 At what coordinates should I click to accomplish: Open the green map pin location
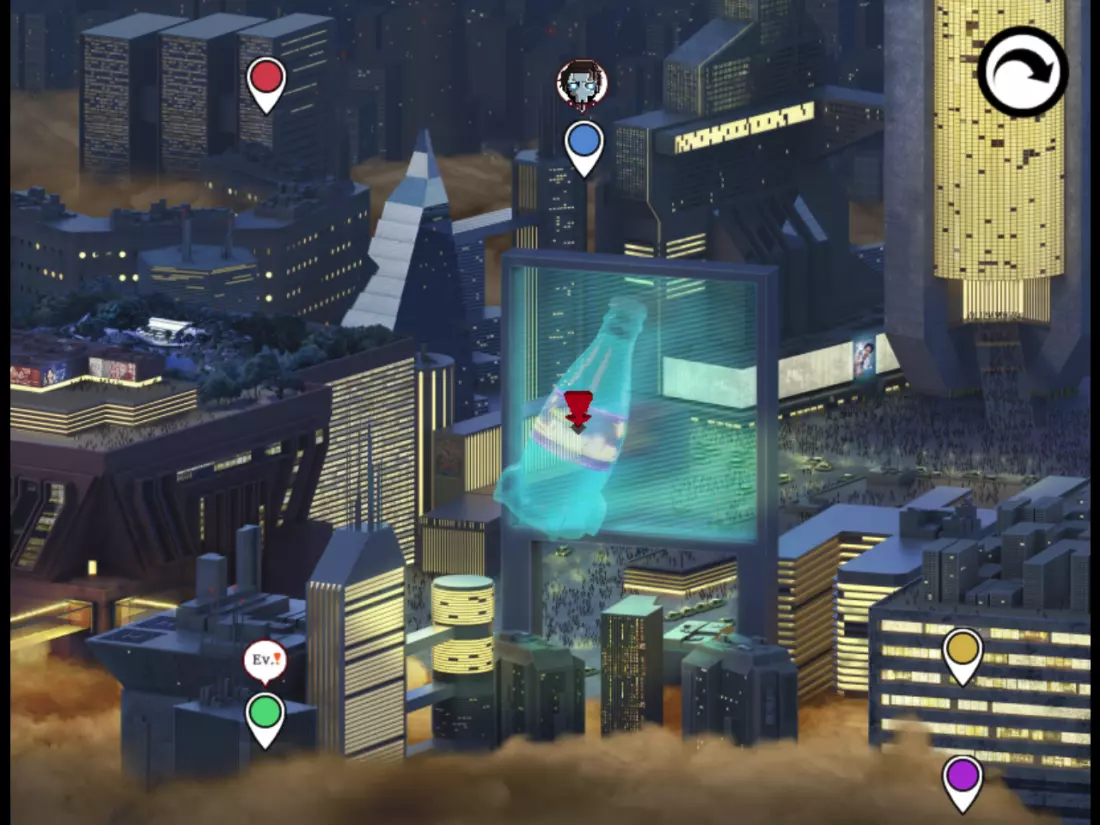point(265,716)
